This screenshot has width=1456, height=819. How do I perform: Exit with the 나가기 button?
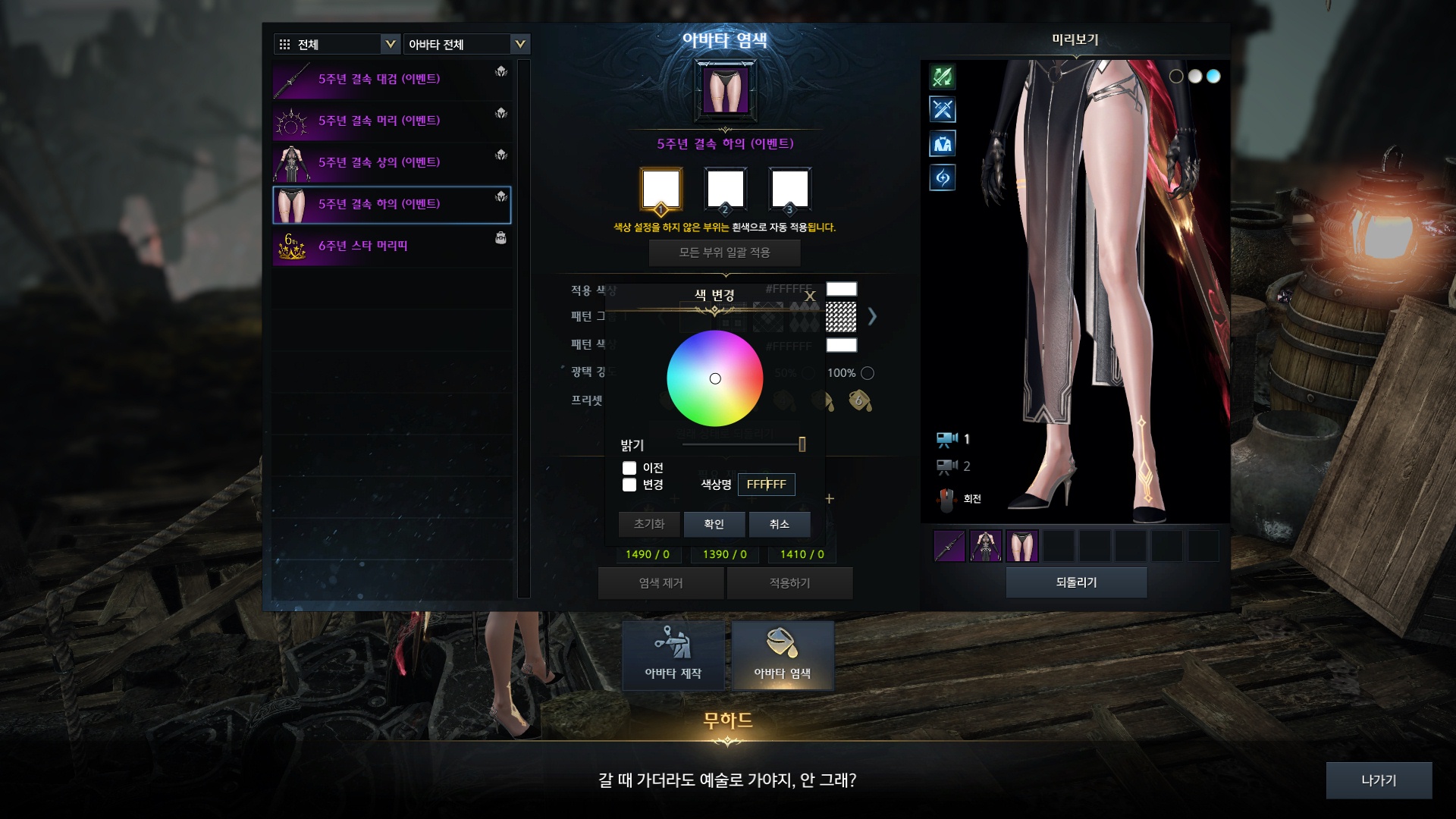pyautogui.click(x=1378, y=780)
